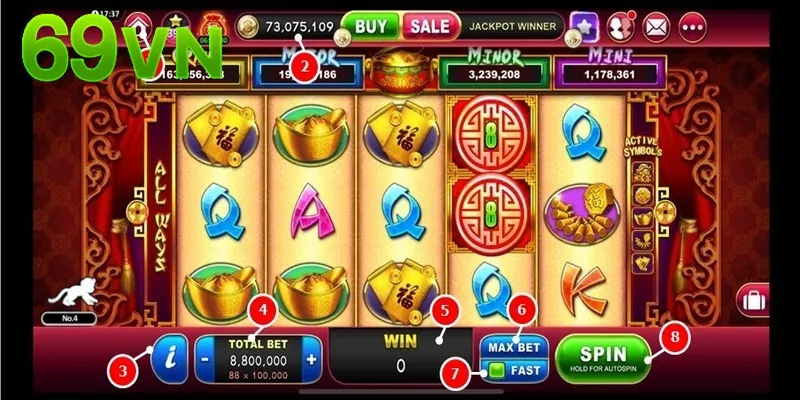Open the suitcase icon beside the reels
Viewport: 800px width, 400px height.
click(751, 299)
